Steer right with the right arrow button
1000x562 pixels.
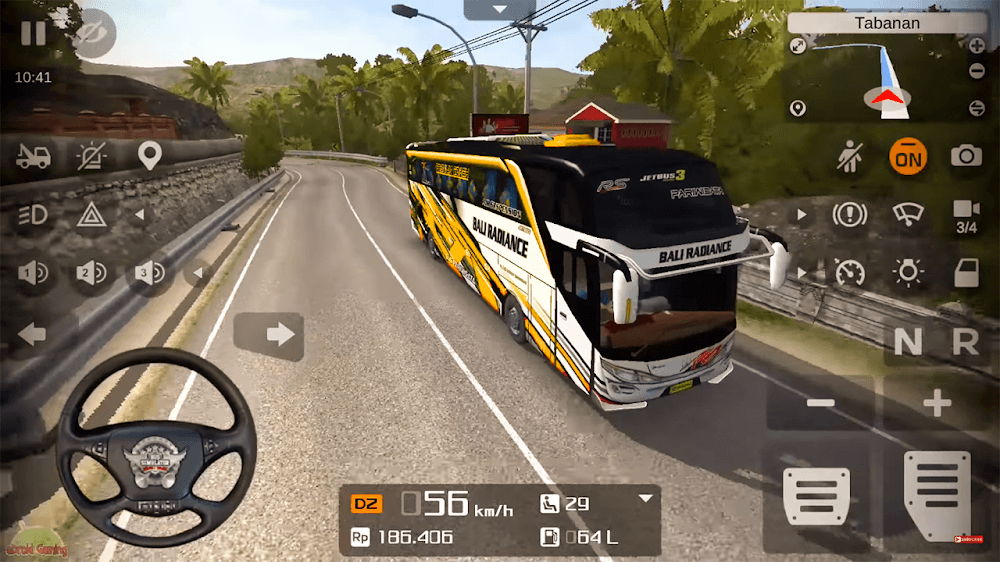(269, 334)
